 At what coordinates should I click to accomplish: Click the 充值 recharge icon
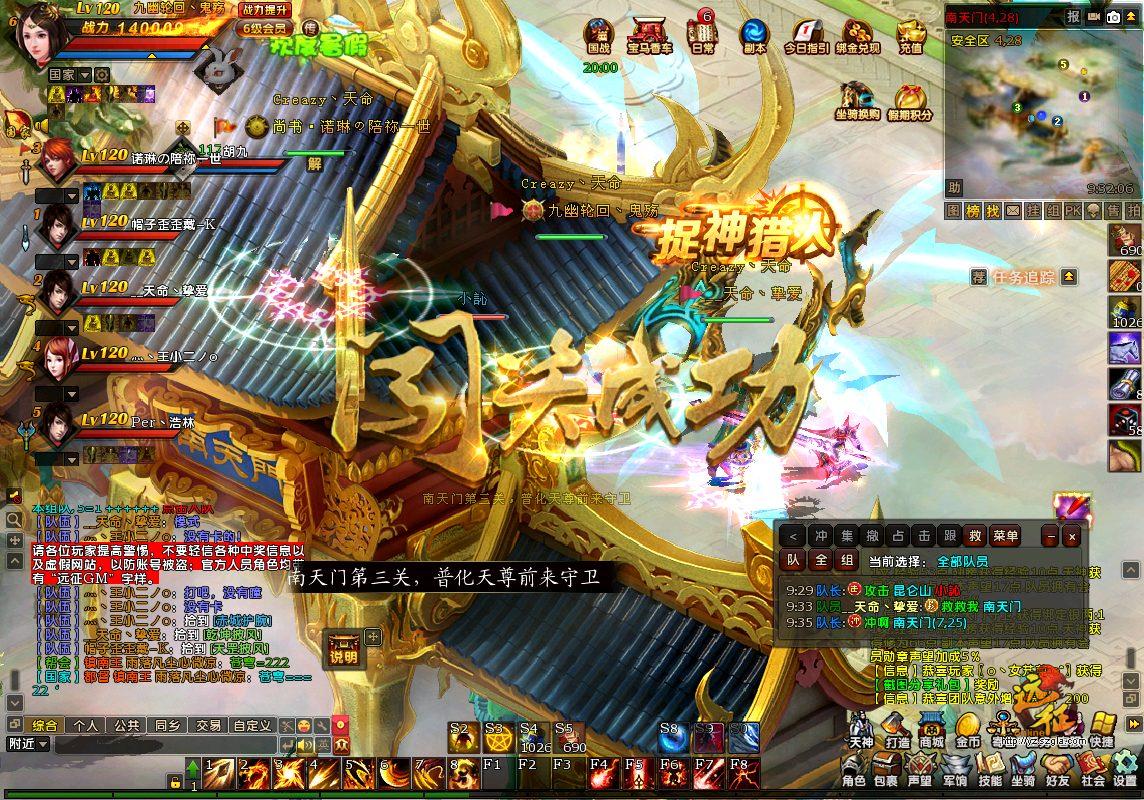point(911,35)
